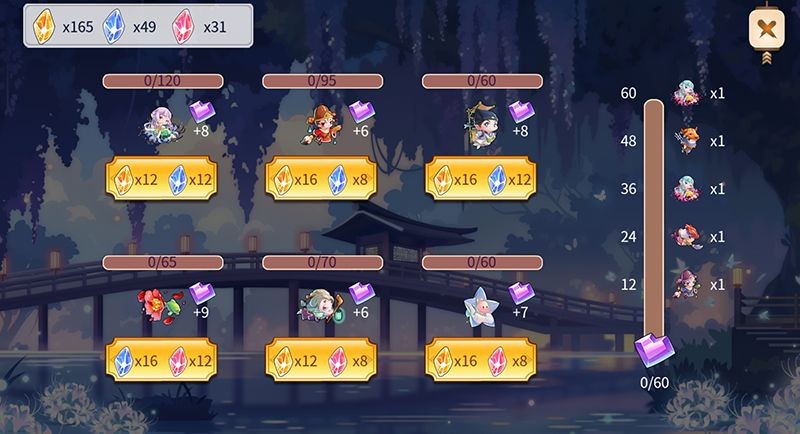This screenshot has width=800, height=434.
Task: Buy offer costing 16 yellow and 8 blue crystals
Action: 321,179
